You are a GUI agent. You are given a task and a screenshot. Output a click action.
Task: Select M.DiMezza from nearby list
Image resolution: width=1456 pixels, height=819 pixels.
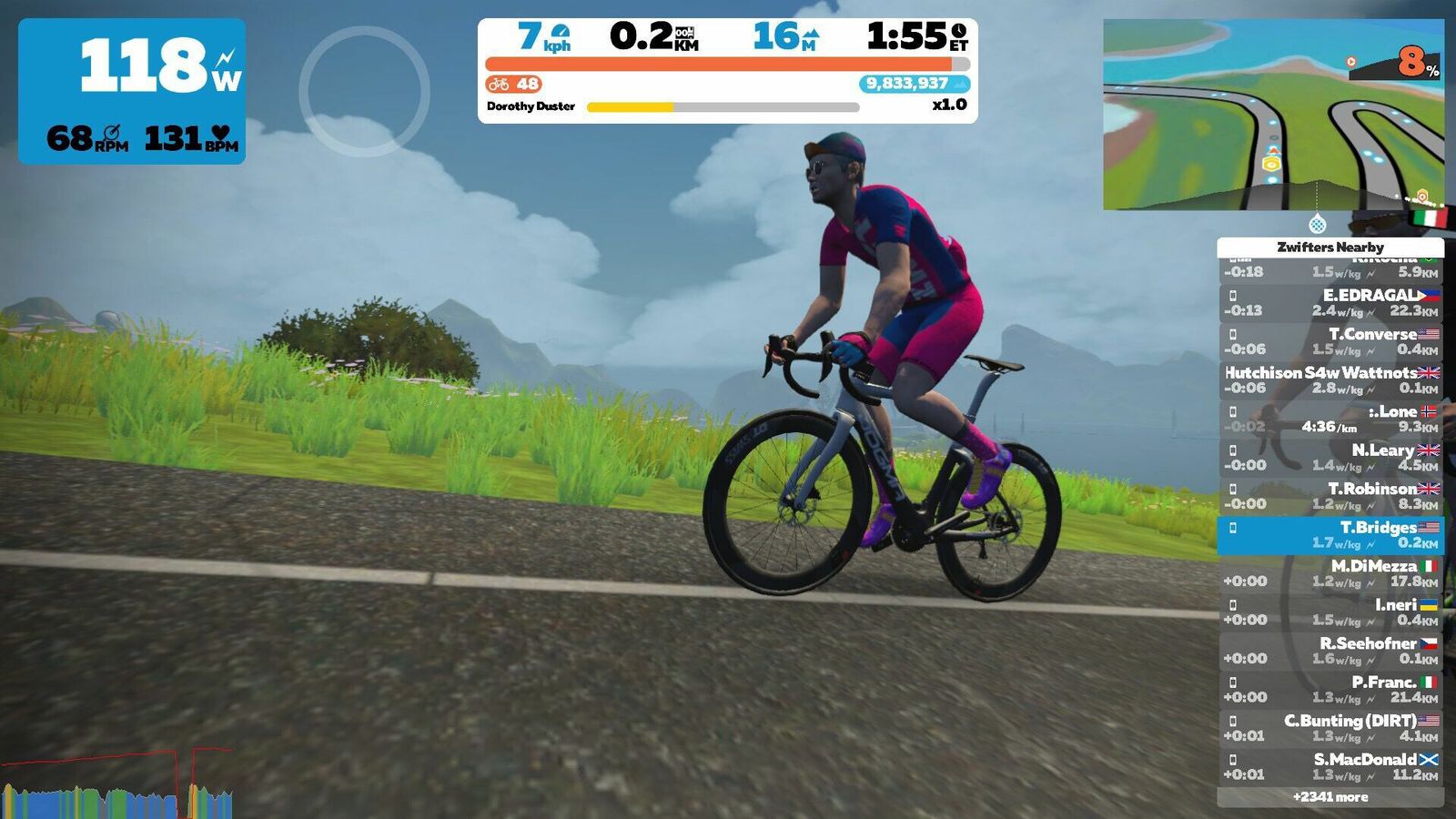click(x=1330, y=573)
